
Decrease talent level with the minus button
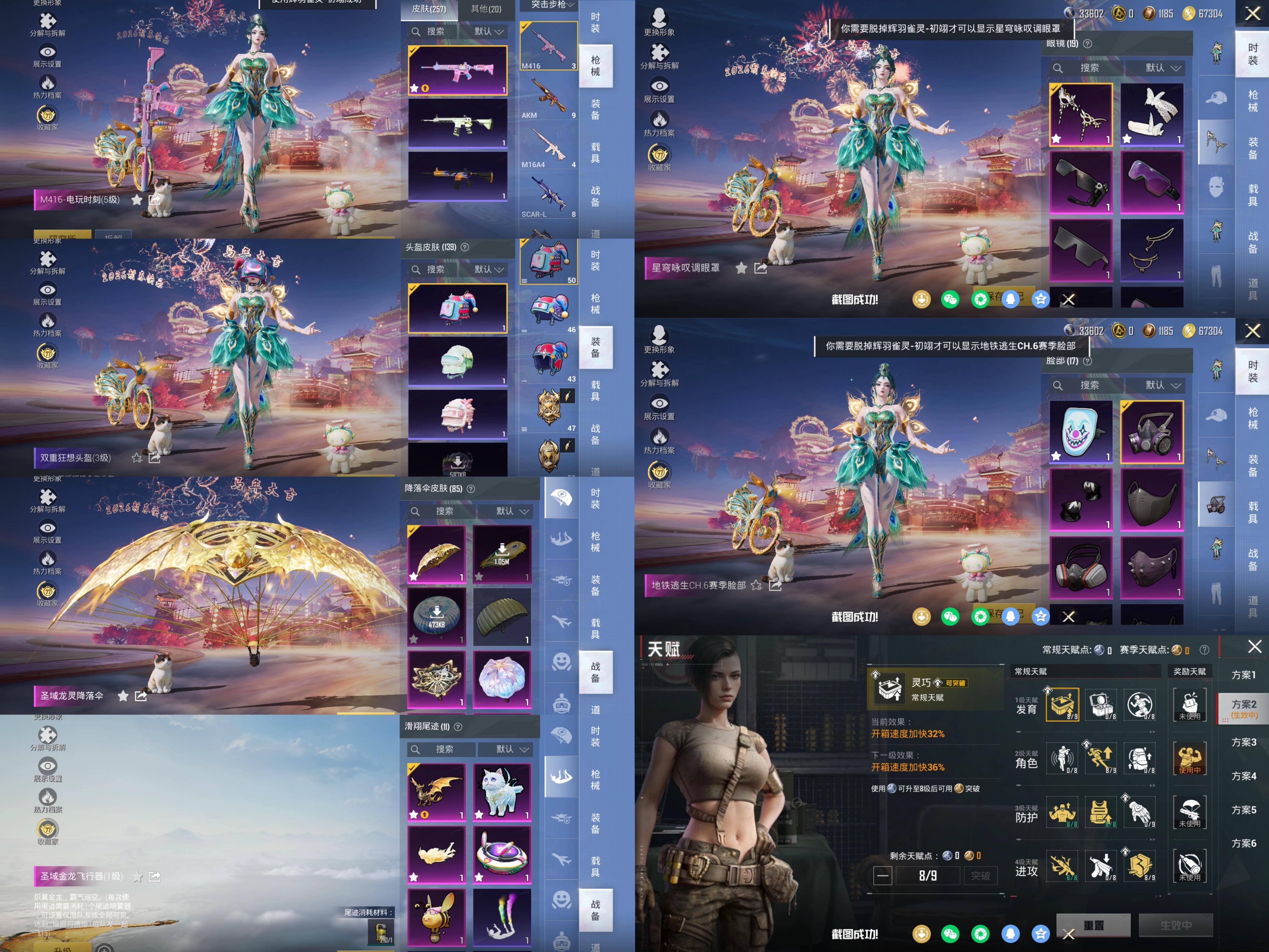(x=882, y=876)
